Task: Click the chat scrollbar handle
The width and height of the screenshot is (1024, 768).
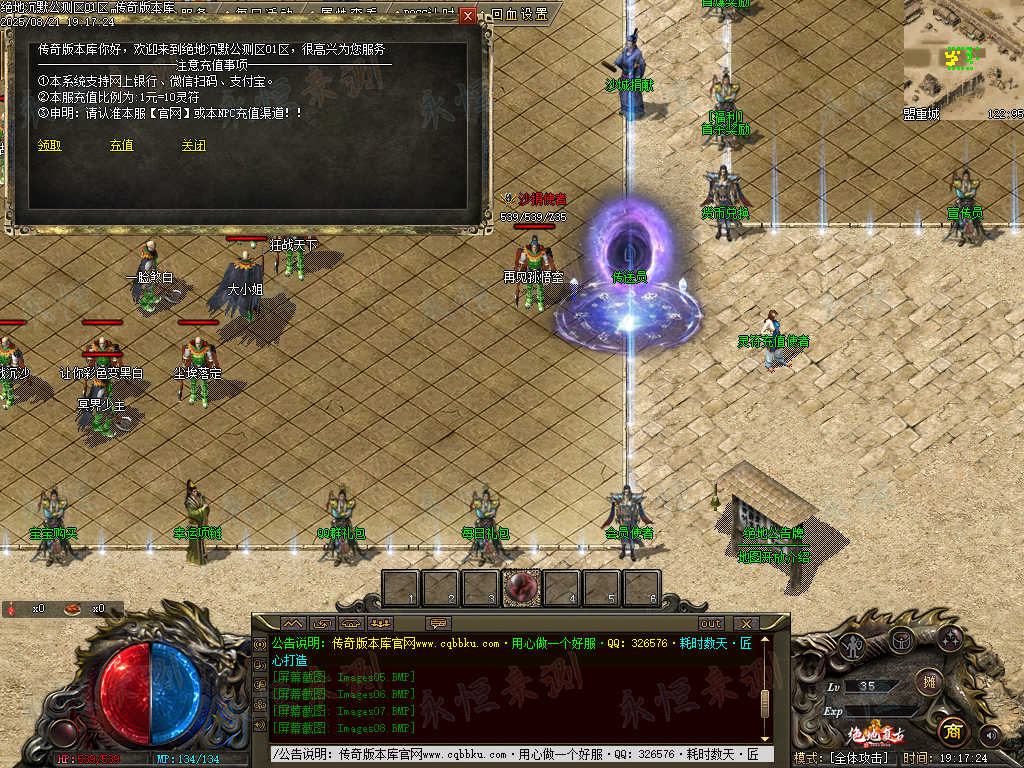Action: point(764,698)
